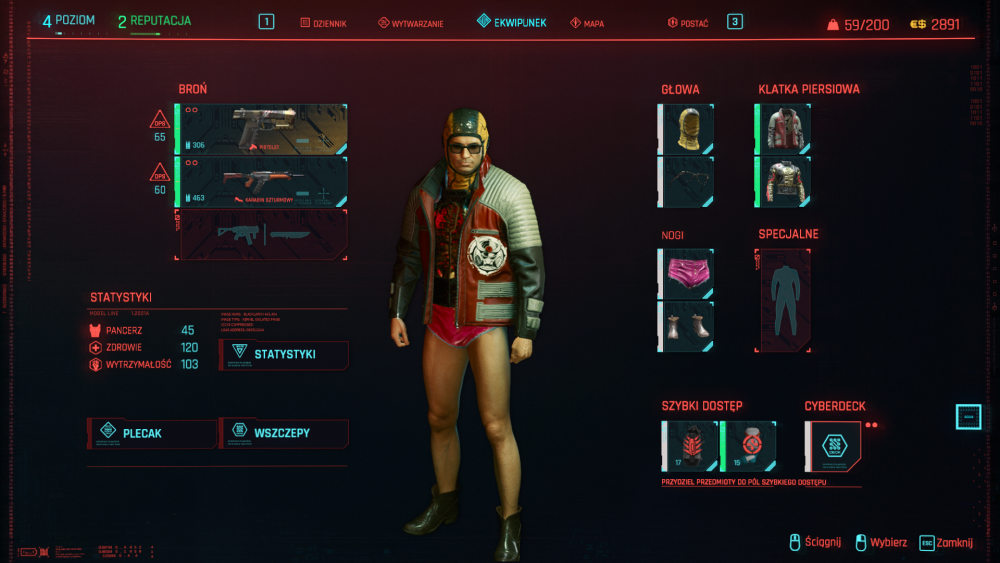Open the Statystyki details button
Screen dimensions: 1000x563
[284, 354]
